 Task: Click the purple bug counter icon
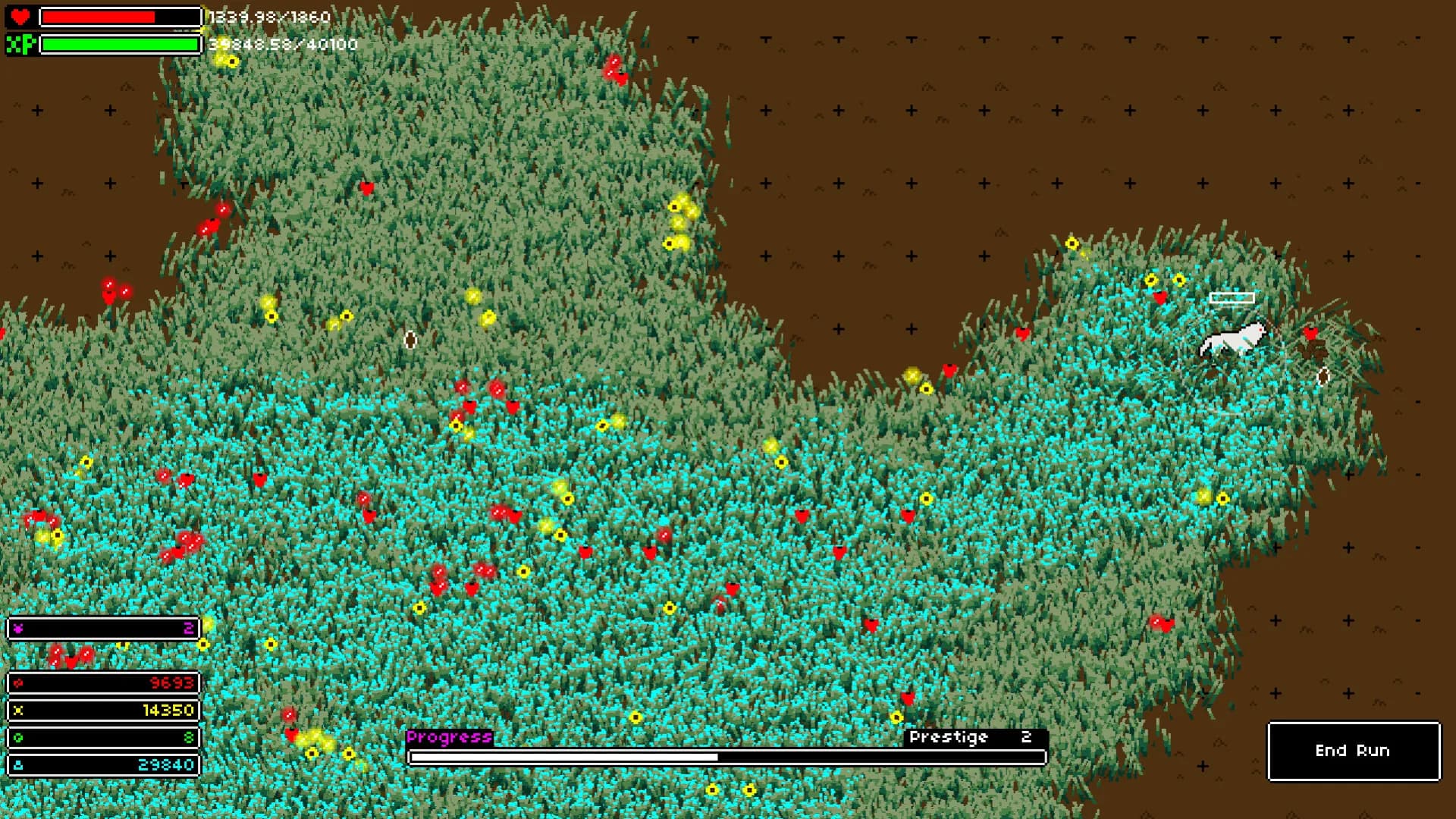click(19, 628)
